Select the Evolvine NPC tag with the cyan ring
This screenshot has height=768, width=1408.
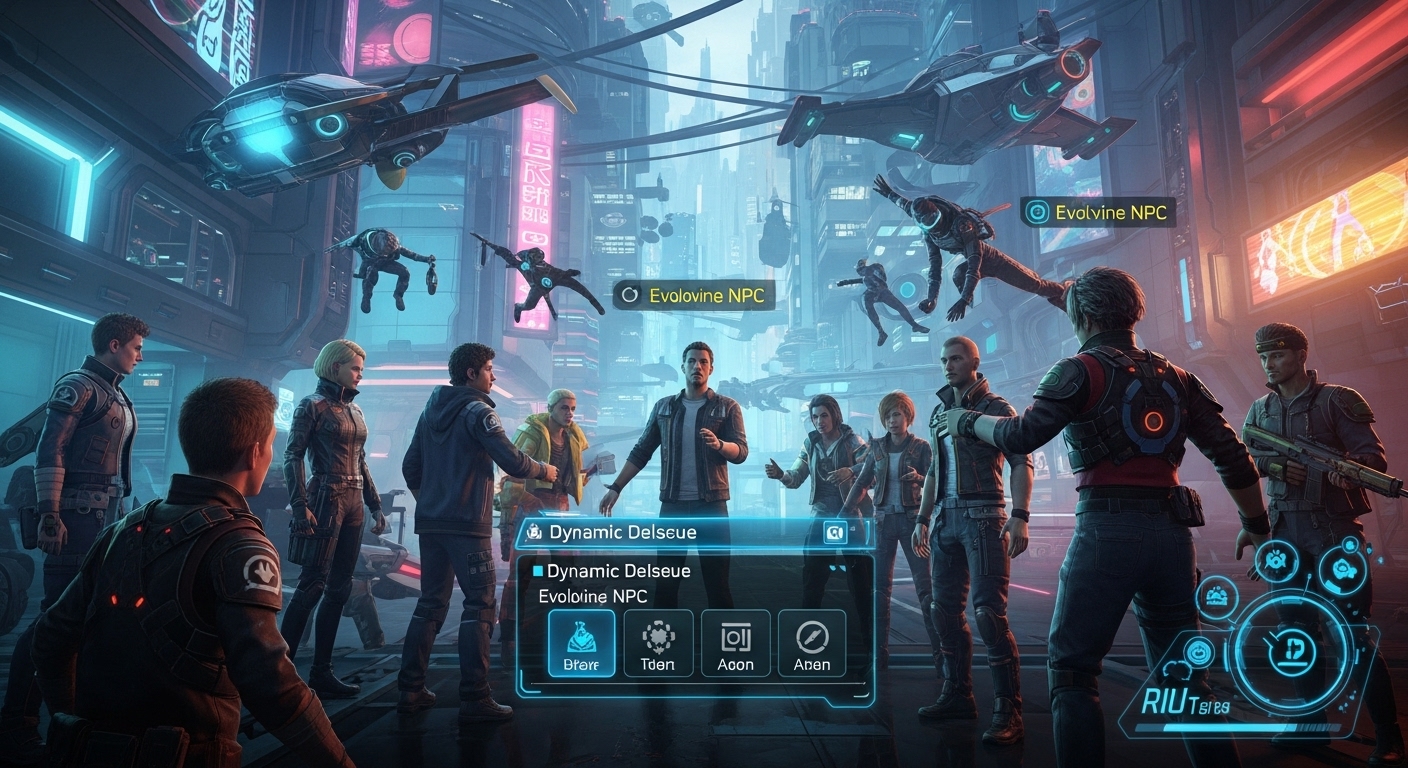pyautogui.click(x=1098, y=212)
